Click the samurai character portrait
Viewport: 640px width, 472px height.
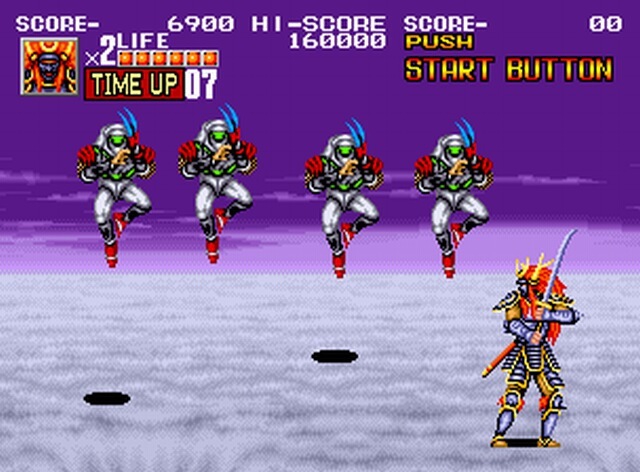pyautogui.click(x=50, y=67)
